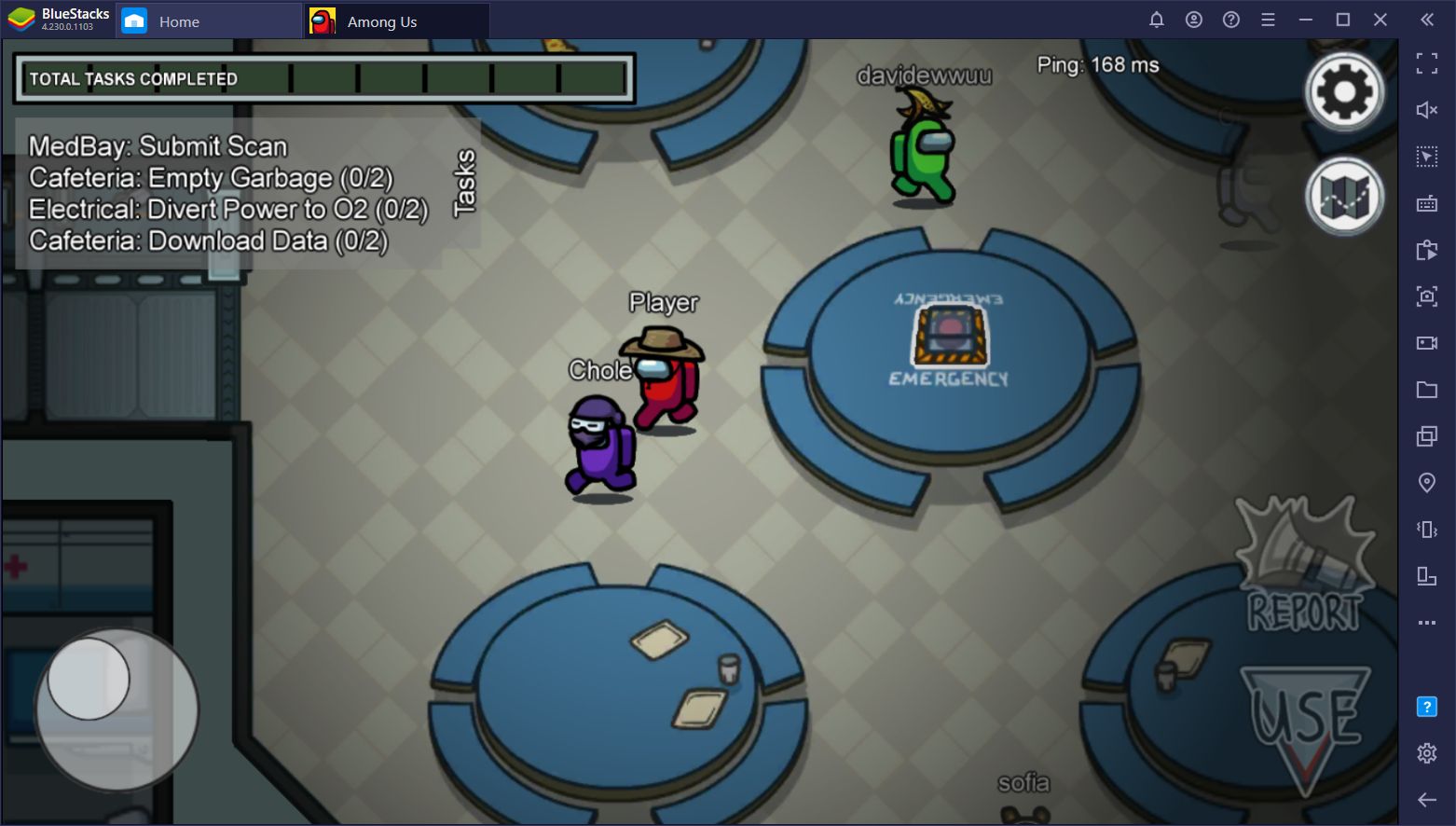Open the media manager folder icon
This screenshot has height=826, width=1456.
1427,389
